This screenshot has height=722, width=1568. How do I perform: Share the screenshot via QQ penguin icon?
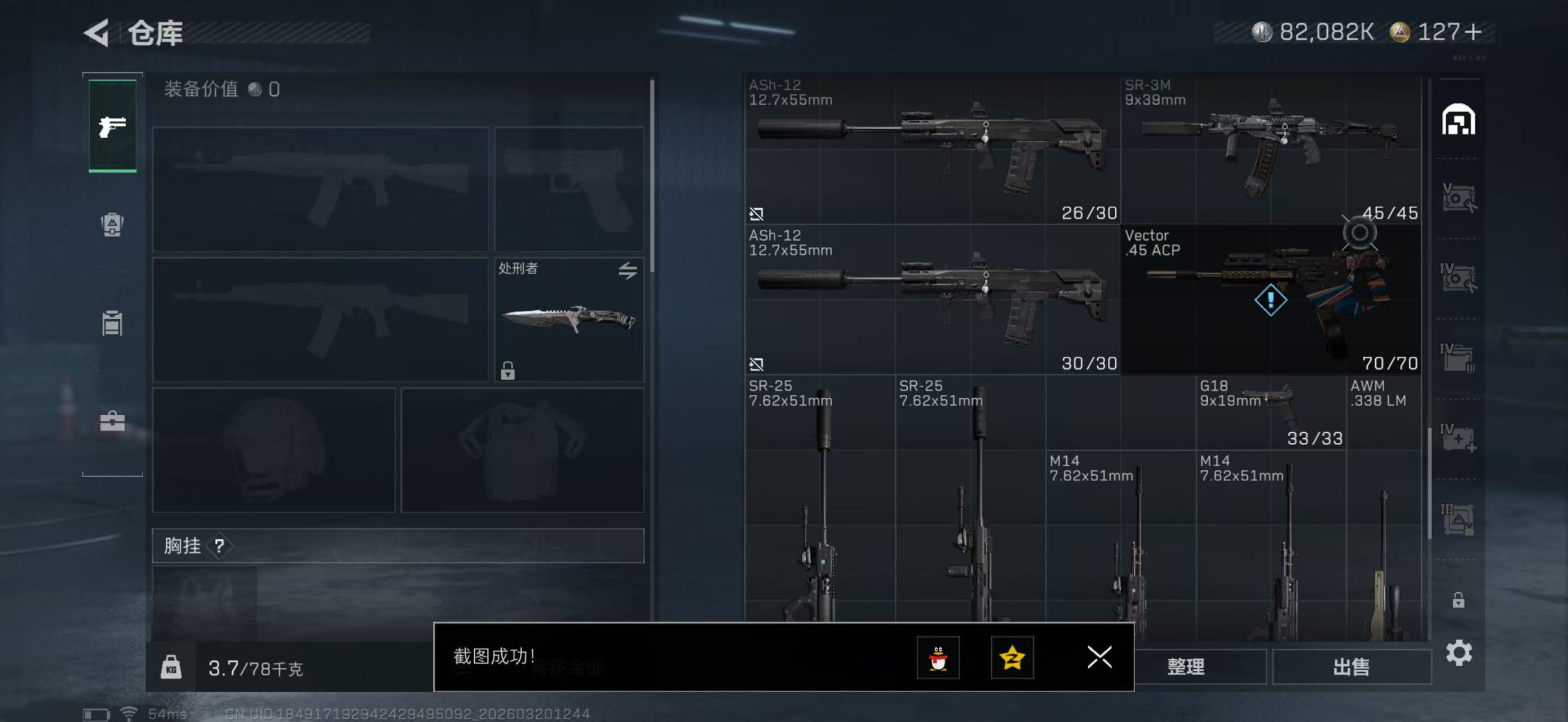coord(940,658)
